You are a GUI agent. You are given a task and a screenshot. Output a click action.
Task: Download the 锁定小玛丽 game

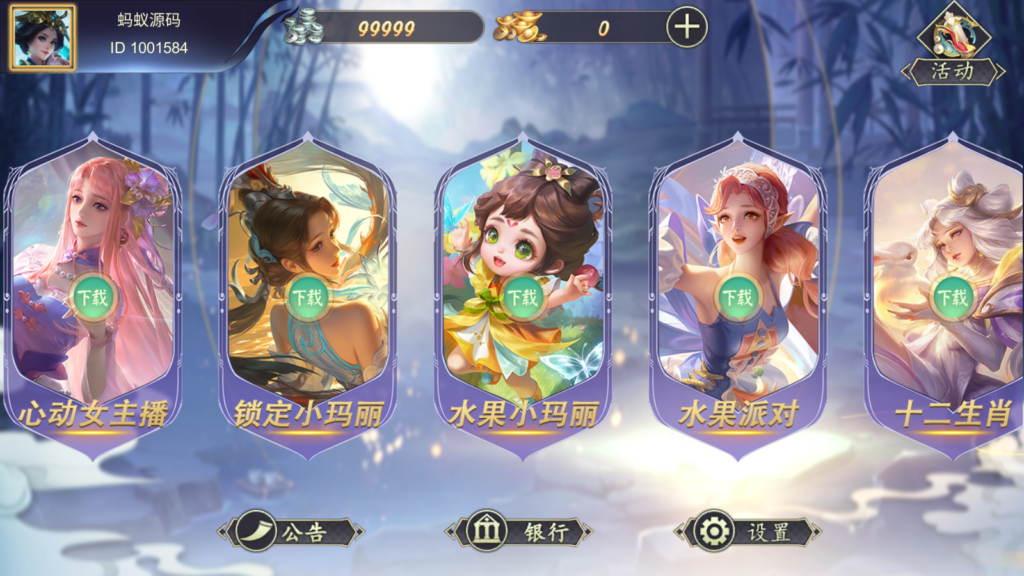tap(307, 296)
